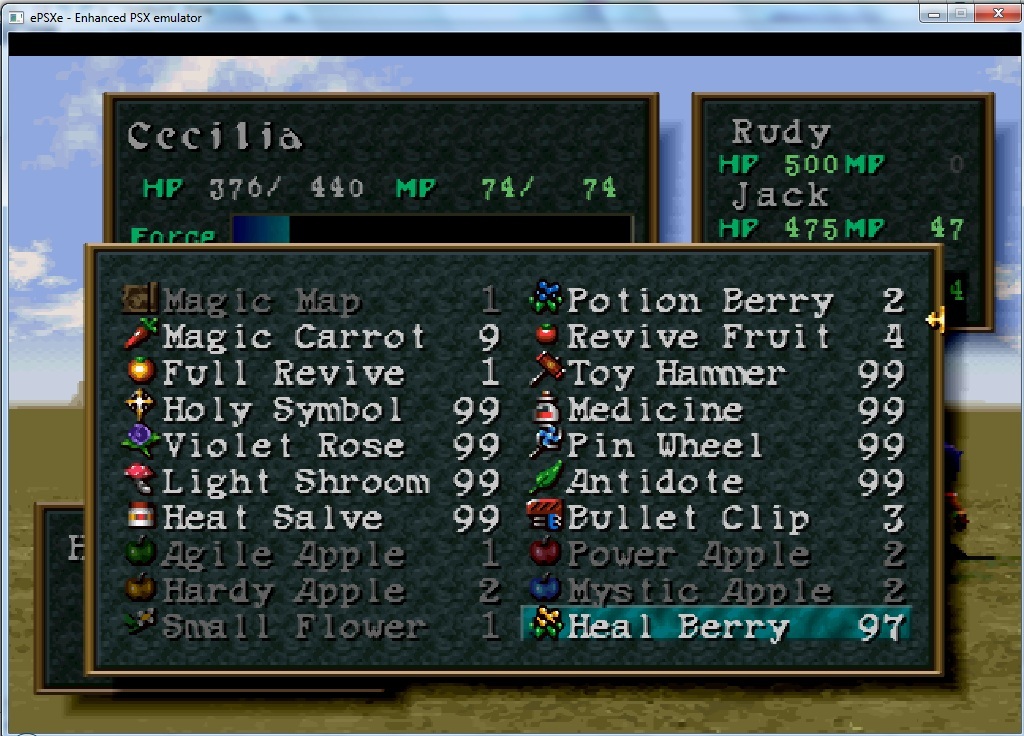Use the highlighted Heal Berry item
This screenshot has height=736, width=1024.
678,627
